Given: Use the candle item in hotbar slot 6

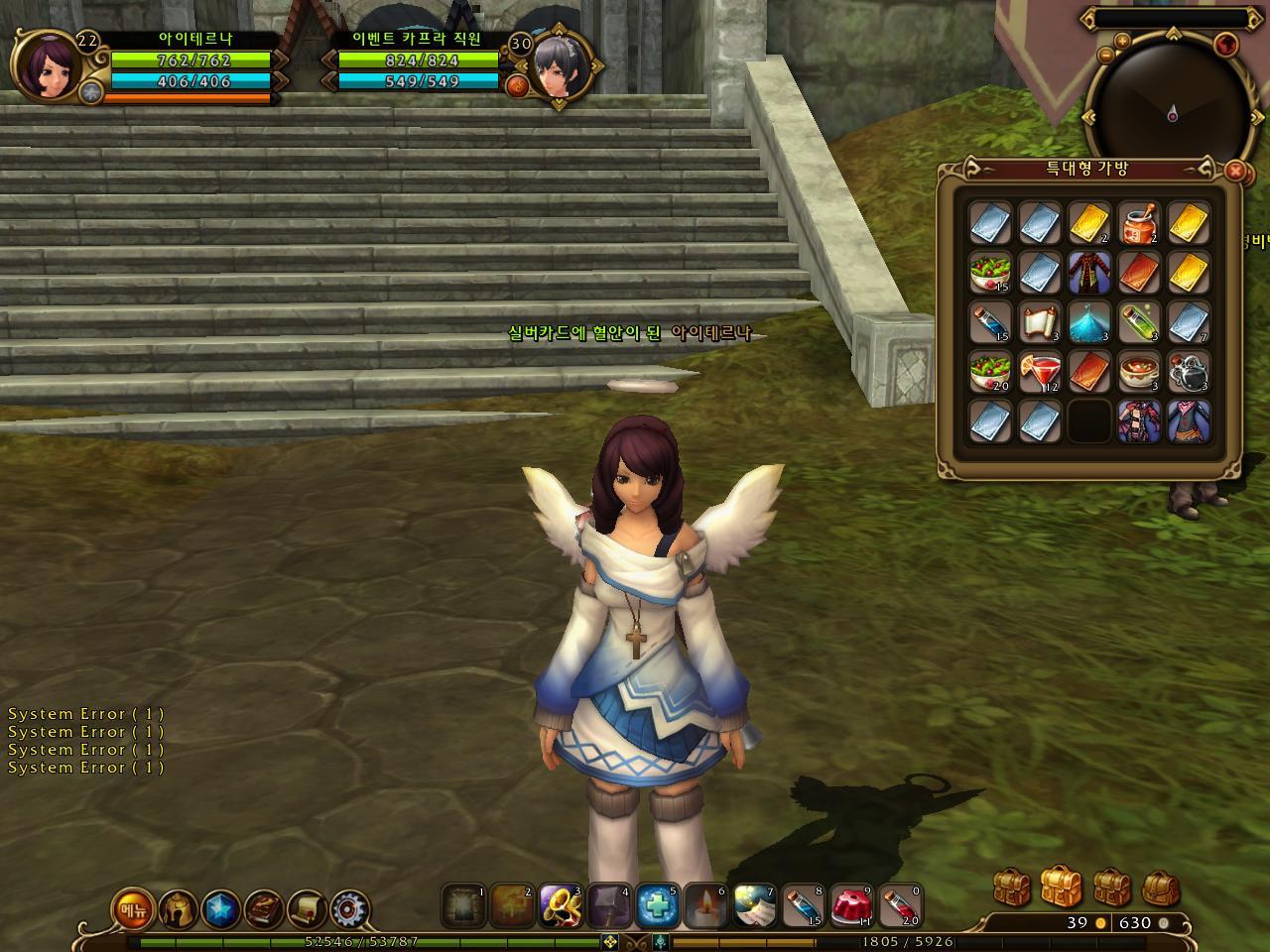Looking at the screenshot, I should point(705,905).
